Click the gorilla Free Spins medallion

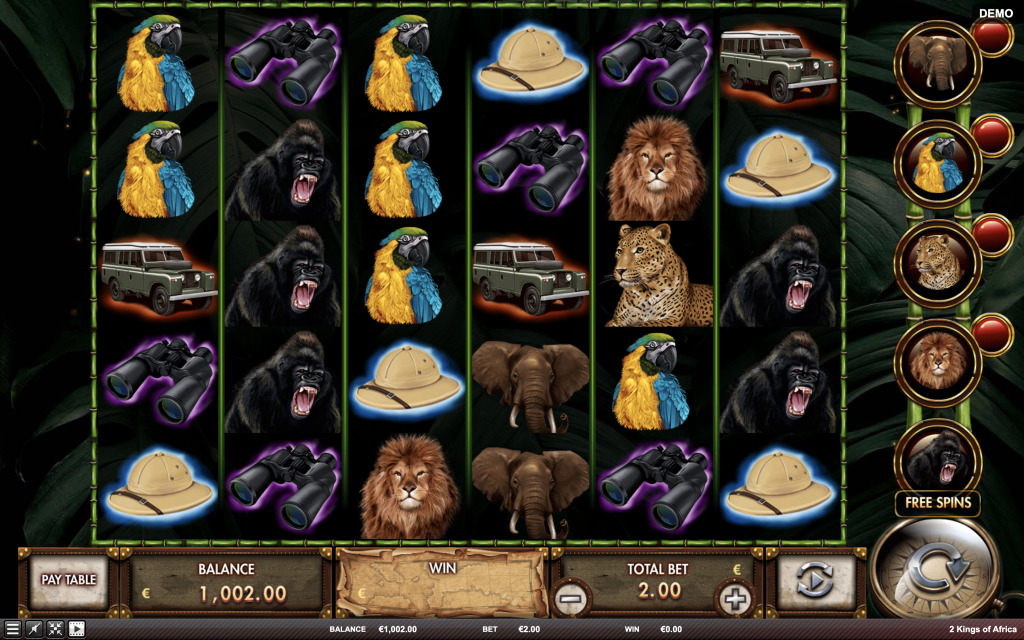(937, 460)
